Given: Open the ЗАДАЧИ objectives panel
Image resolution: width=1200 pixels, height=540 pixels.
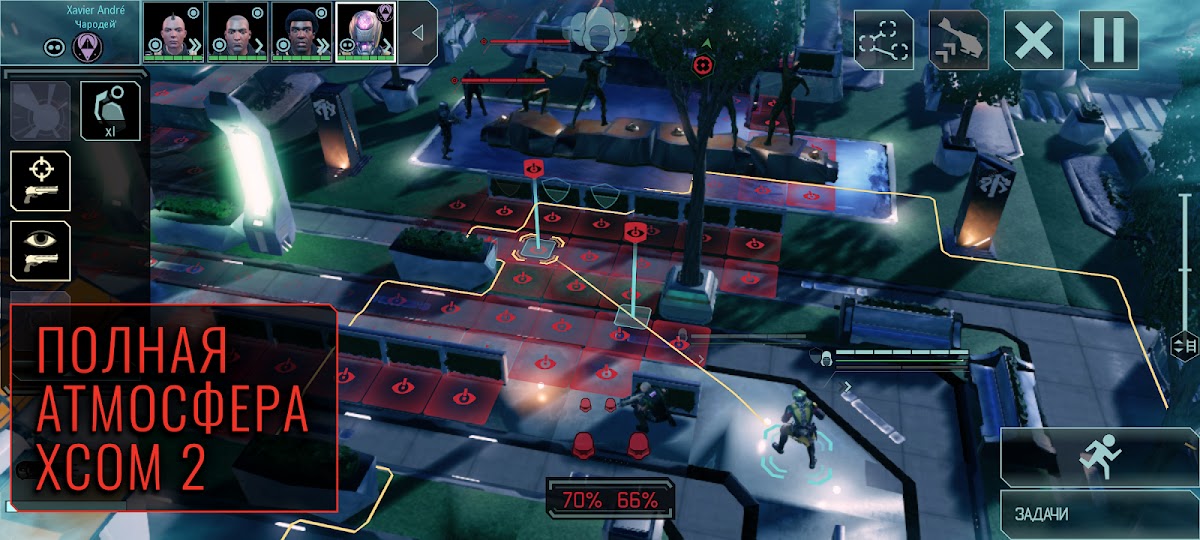Looking at the screenshot, I should 1098,514.
